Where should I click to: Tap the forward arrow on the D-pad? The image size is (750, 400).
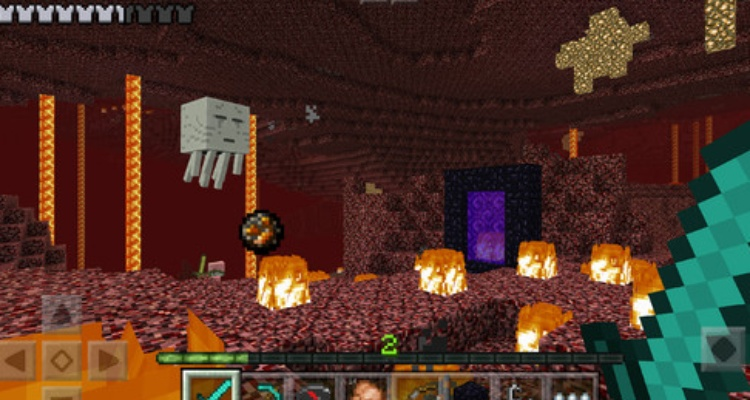(62, 313)
